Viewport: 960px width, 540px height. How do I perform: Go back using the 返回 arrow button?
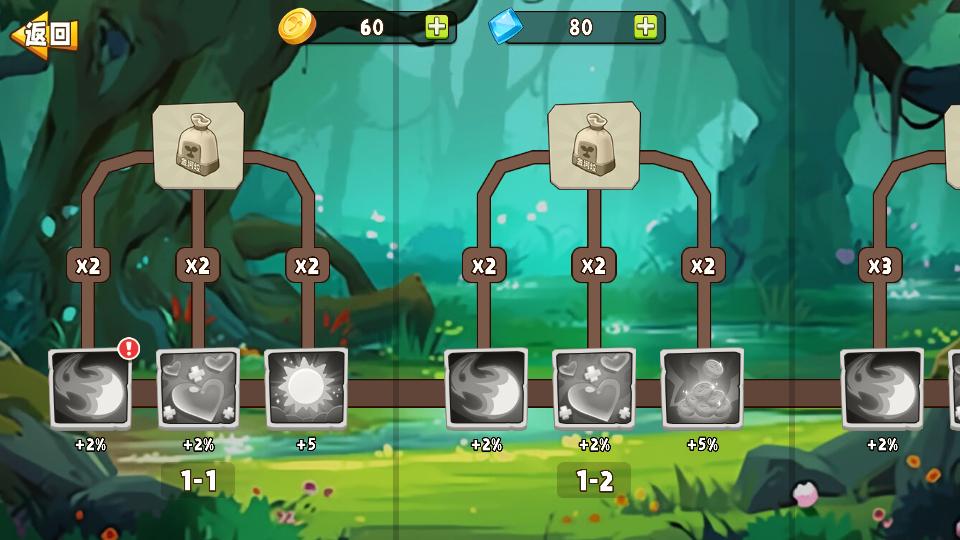coord(44,35)
